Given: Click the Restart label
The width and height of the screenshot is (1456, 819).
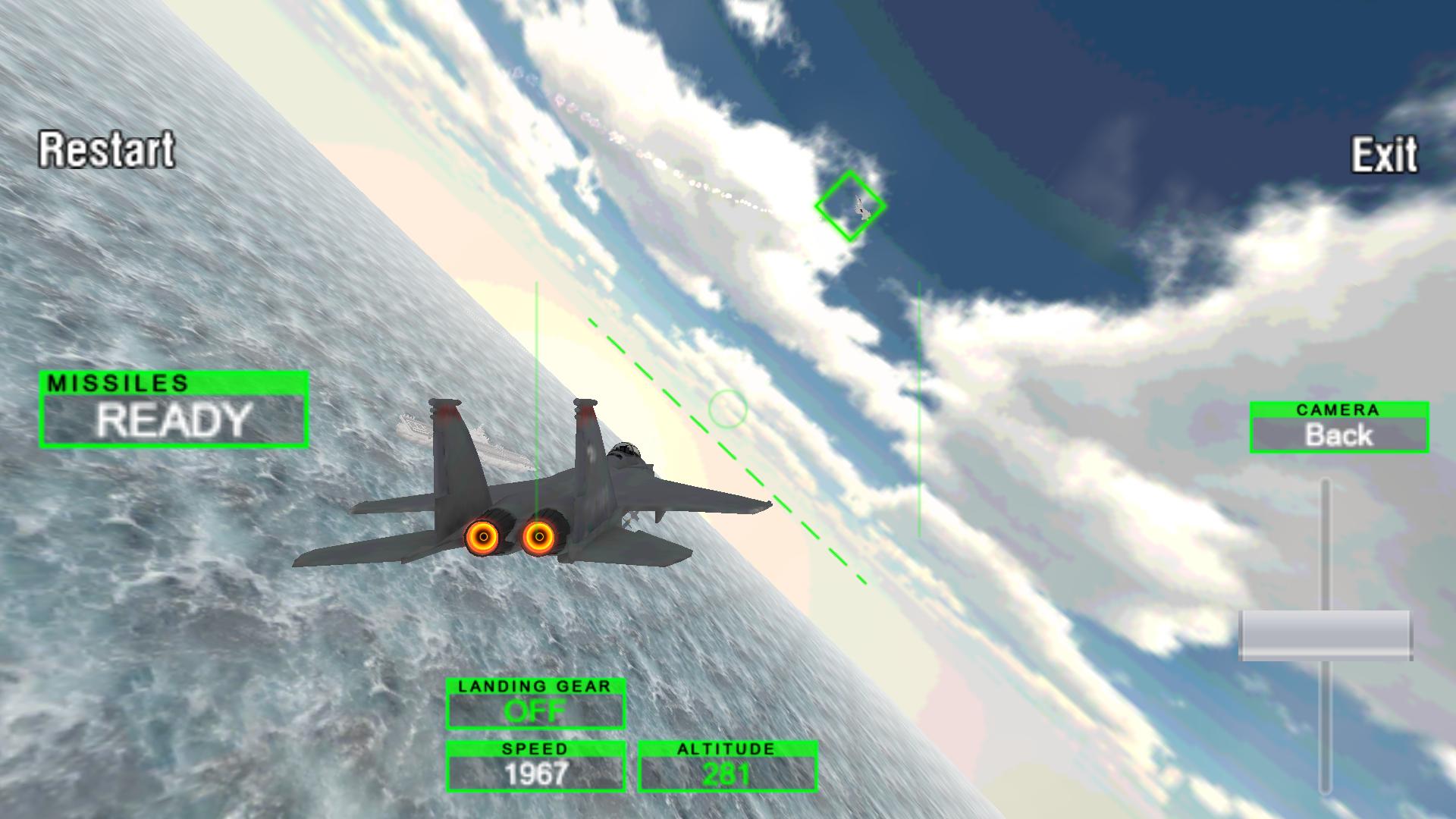Looking at the screenshot, I should (x=106, y=152).
